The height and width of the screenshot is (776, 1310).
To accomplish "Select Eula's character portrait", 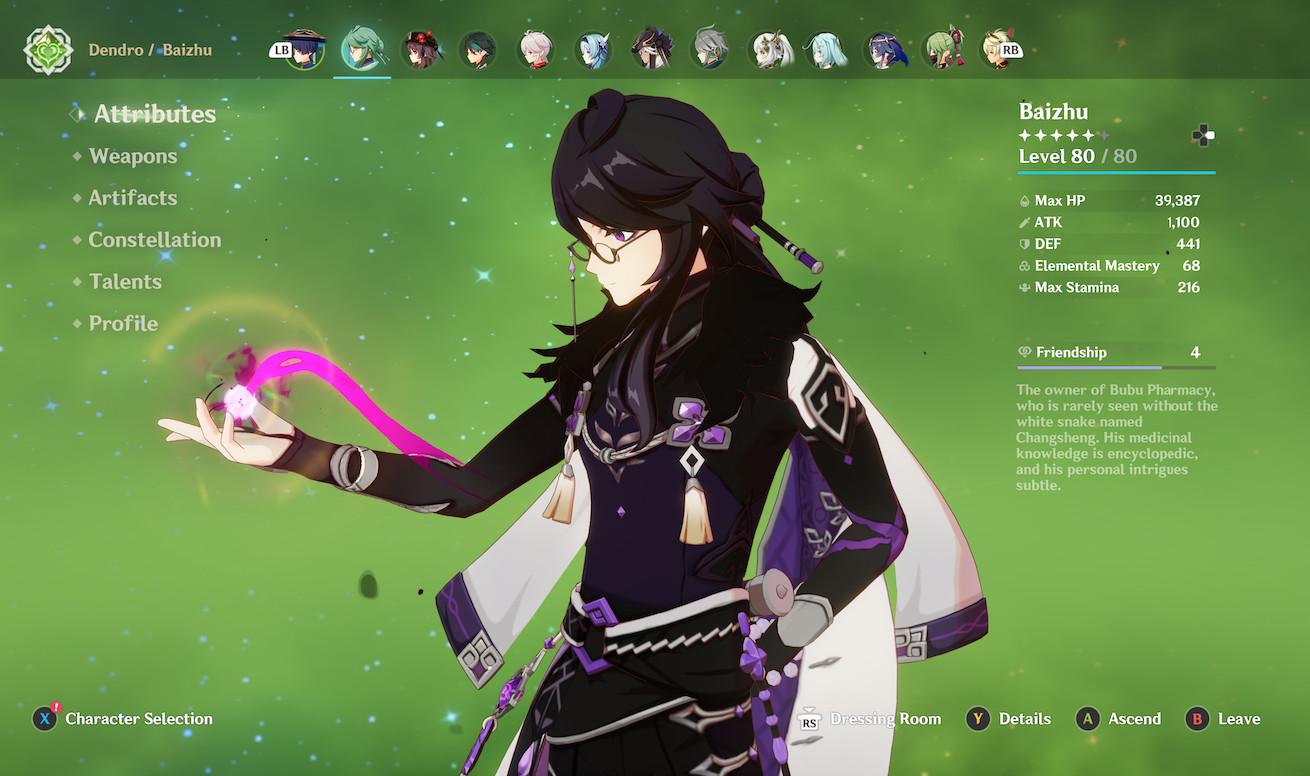I will tap(593, 50).
